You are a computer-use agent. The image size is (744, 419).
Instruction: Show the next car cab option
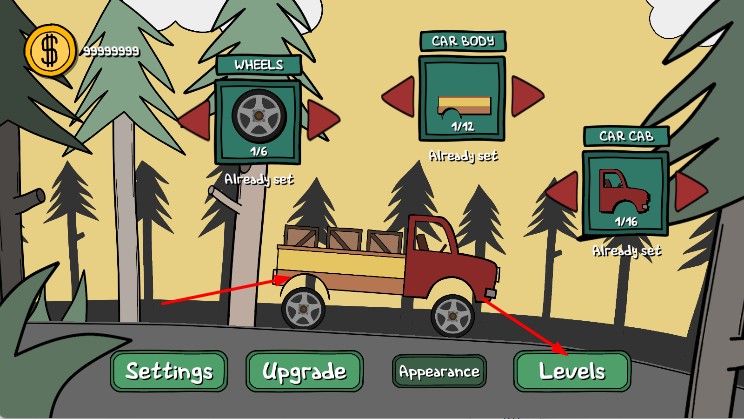(x=689, y=191)
